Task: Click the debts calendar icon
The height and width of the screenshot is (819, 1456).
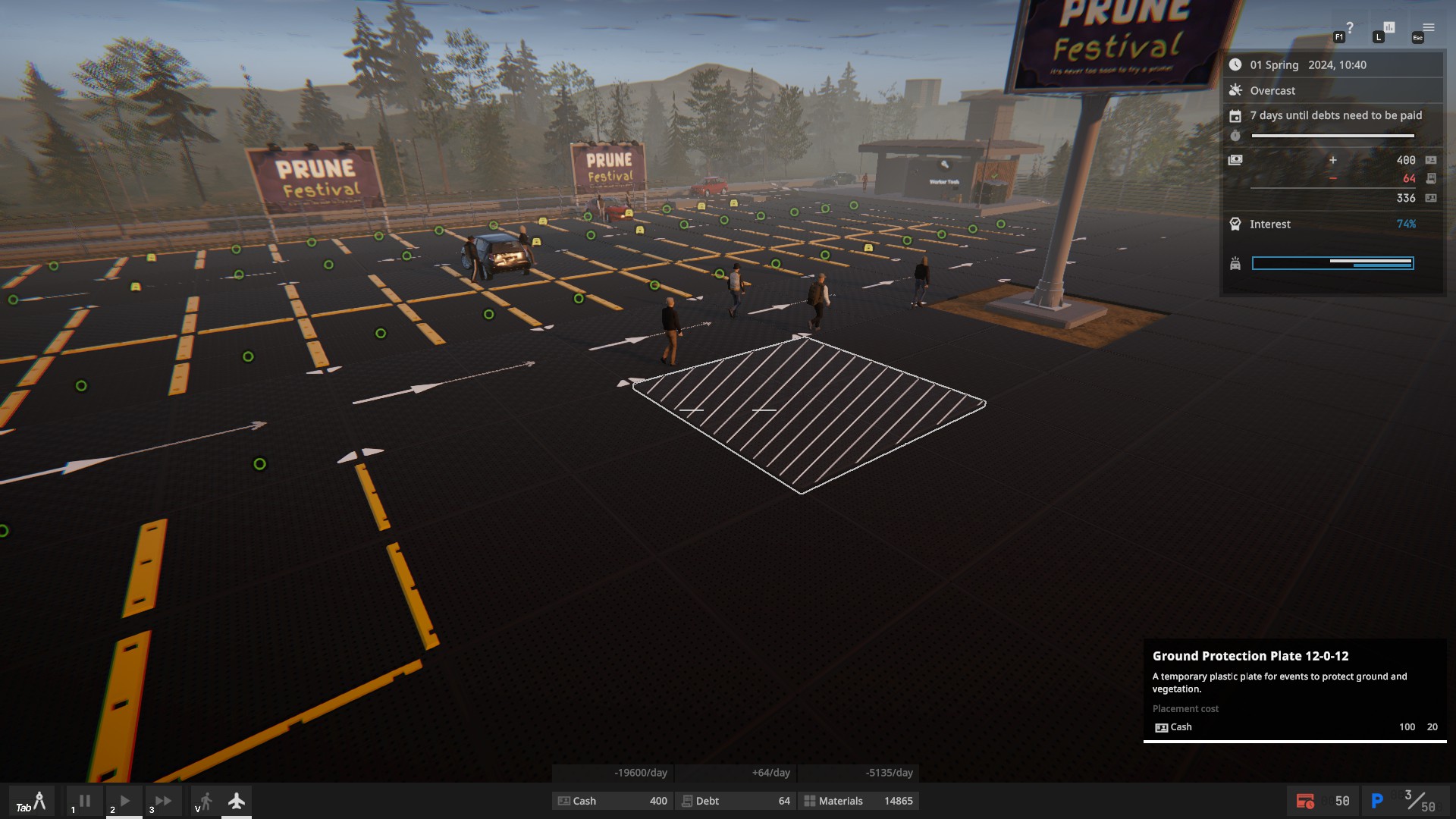Action: pos(1235,115)
